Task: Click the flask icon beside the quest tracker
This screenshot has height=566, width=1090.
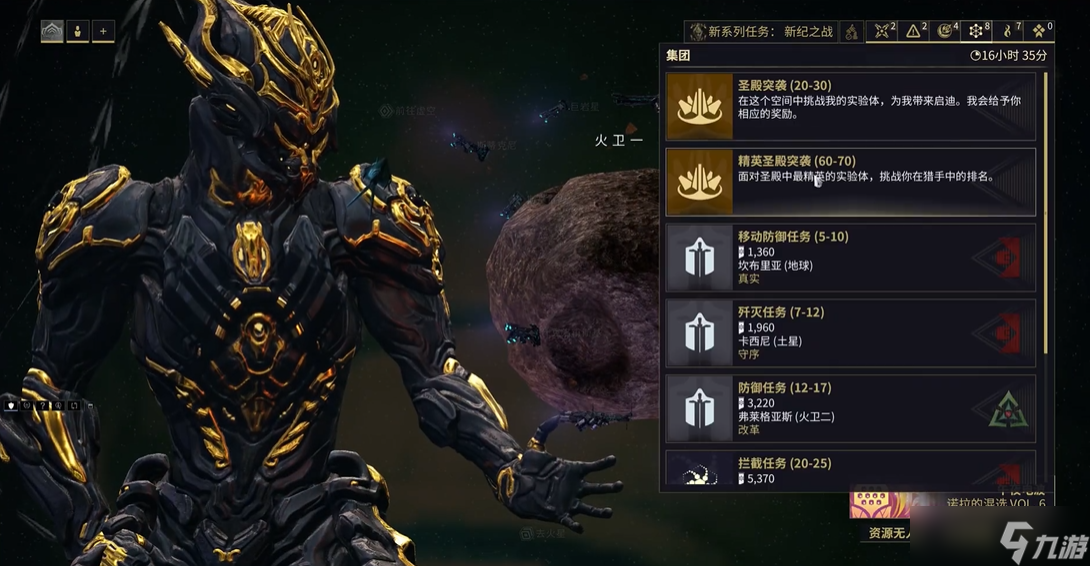Action: (x=851, y=32)
